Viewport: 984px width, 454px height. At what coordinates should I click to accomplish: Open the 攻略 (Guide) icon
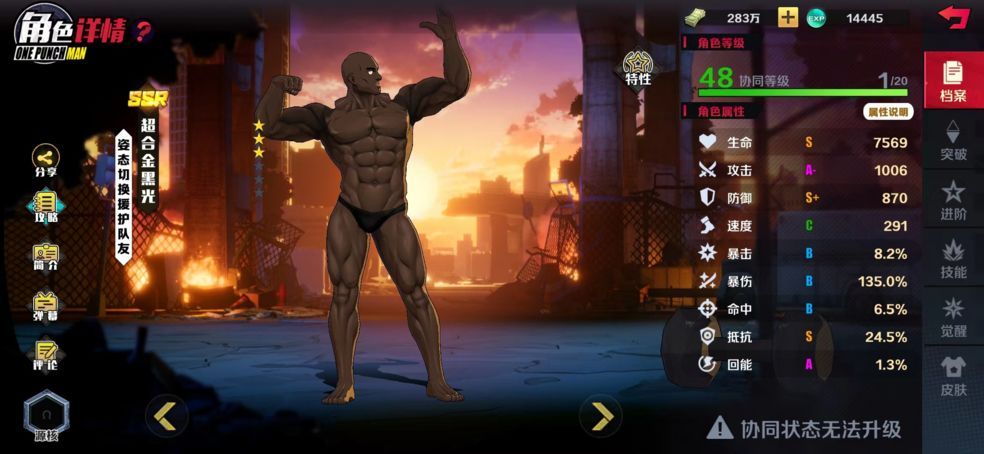[x=46, y=206]
